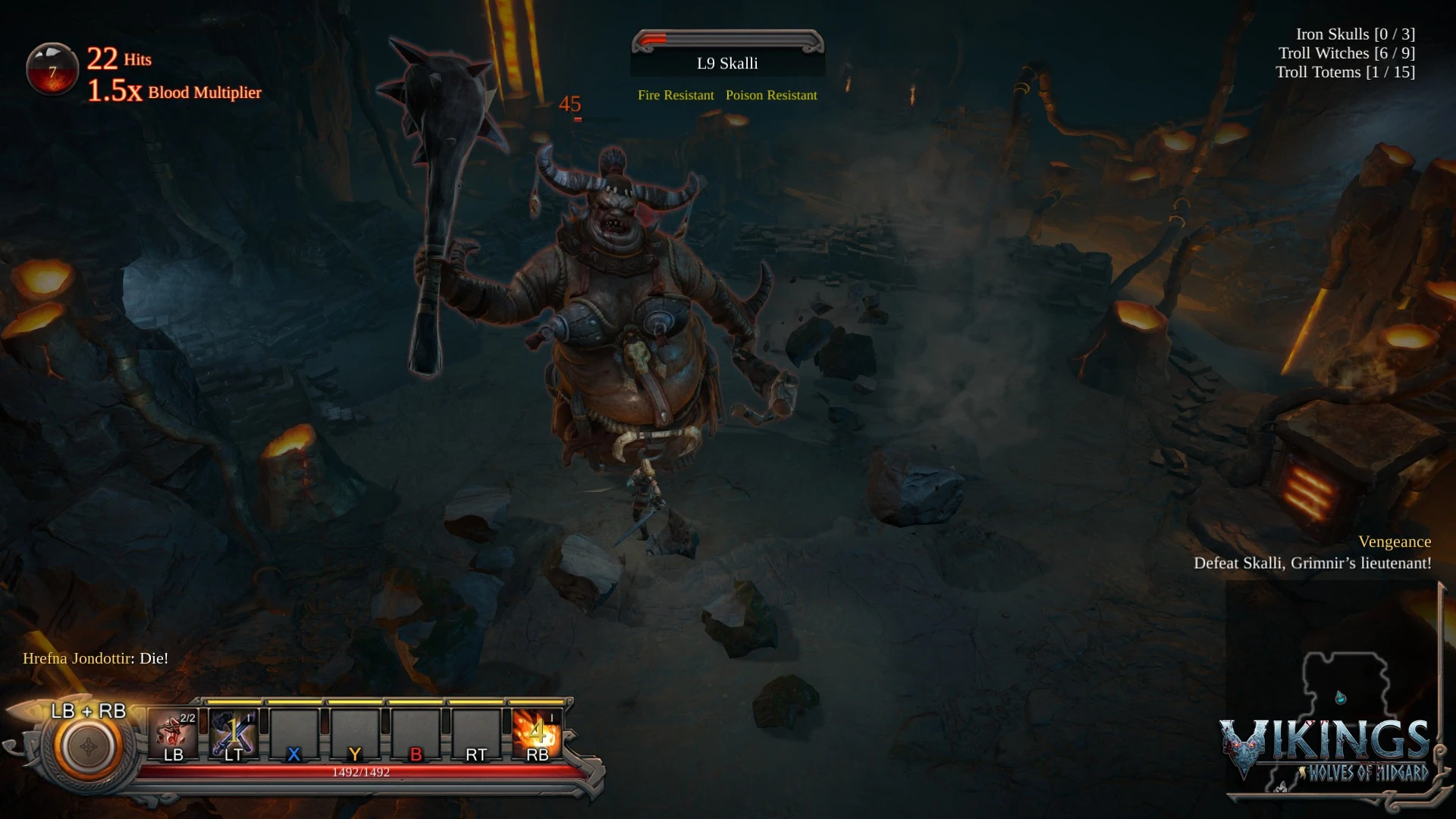This screenshot has width=1456, height=819.
Task: Select the blue flame marker on minimap
Action: point(1341,697)
